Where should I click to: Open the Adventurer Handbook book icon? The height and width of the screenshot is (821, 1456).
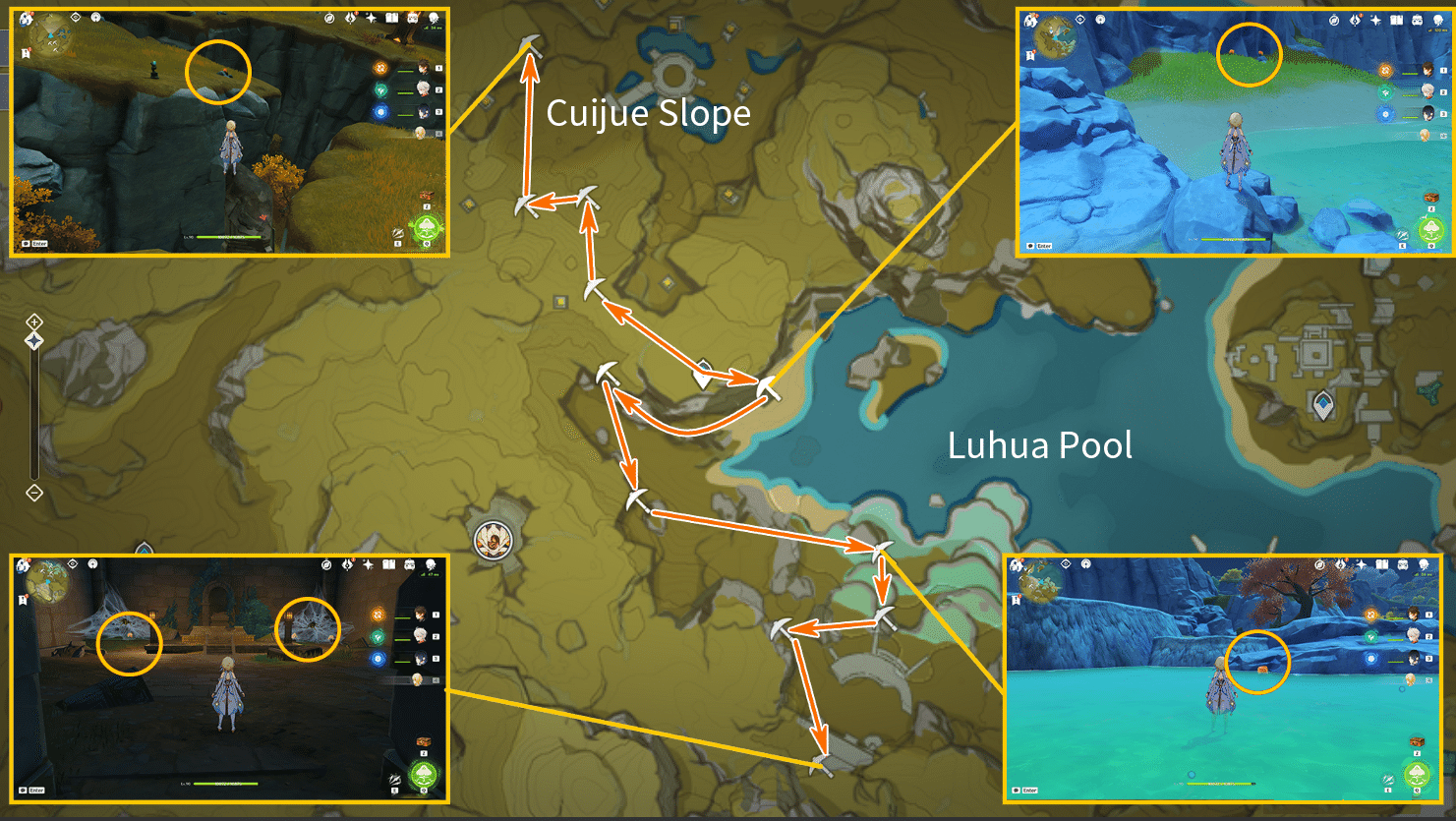(392, 18)
